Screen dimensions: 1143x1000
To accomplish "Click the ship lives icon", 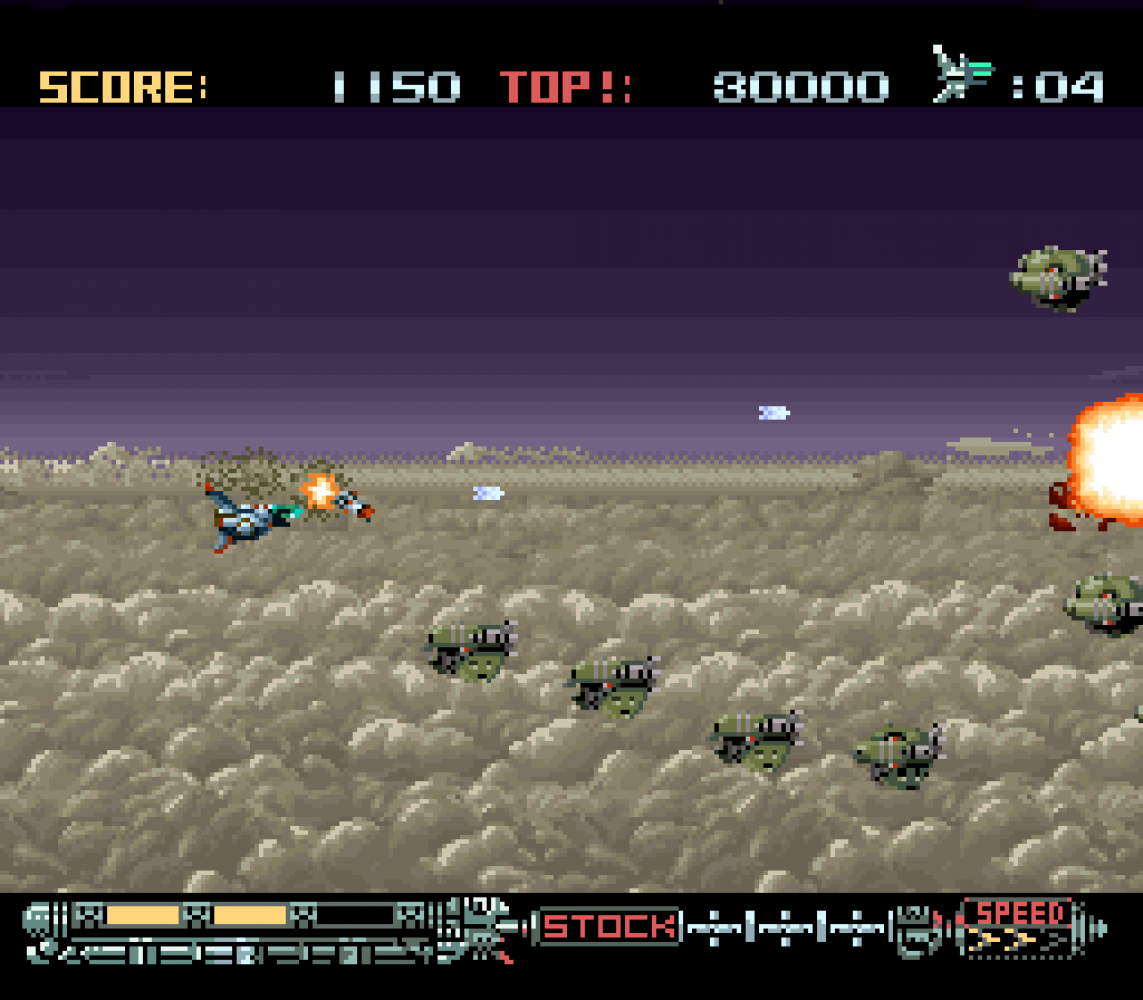I will (962, 74).
